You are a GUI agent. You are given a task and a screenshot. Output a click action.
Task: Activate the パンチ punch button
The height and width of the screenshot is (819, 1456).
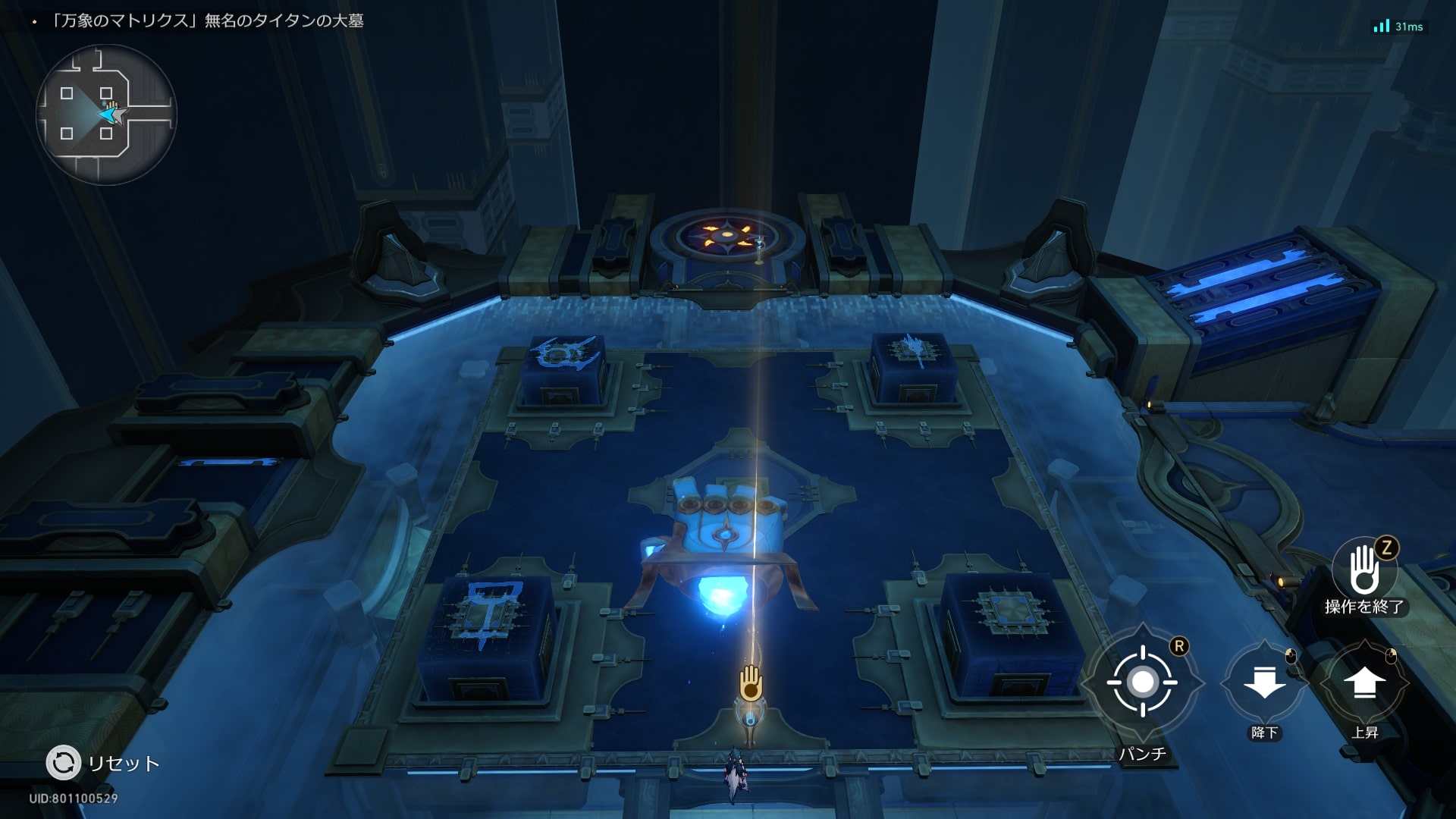1142,682
